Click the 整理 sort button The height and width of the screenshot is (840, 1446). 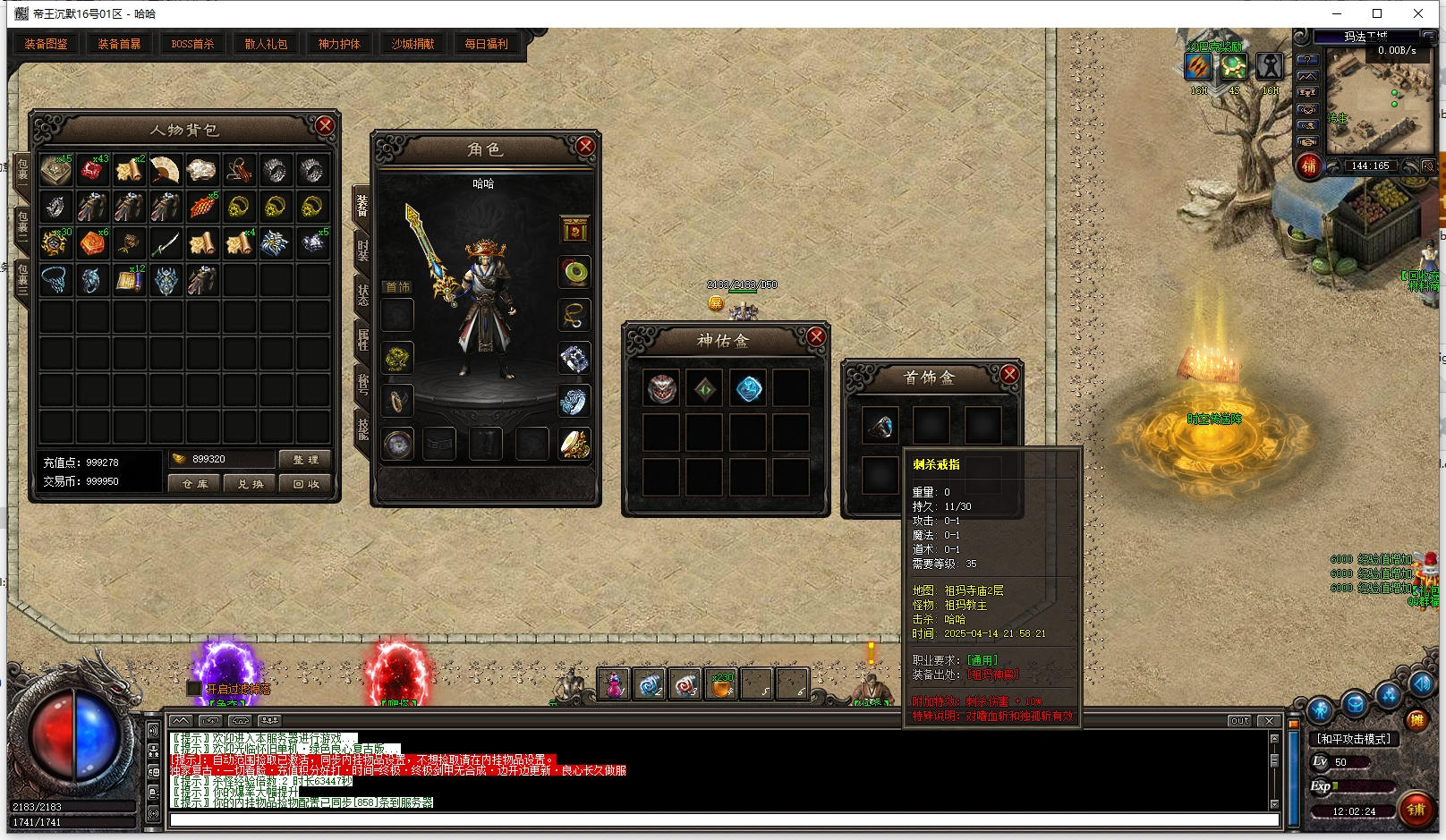(x=305, y=460)
